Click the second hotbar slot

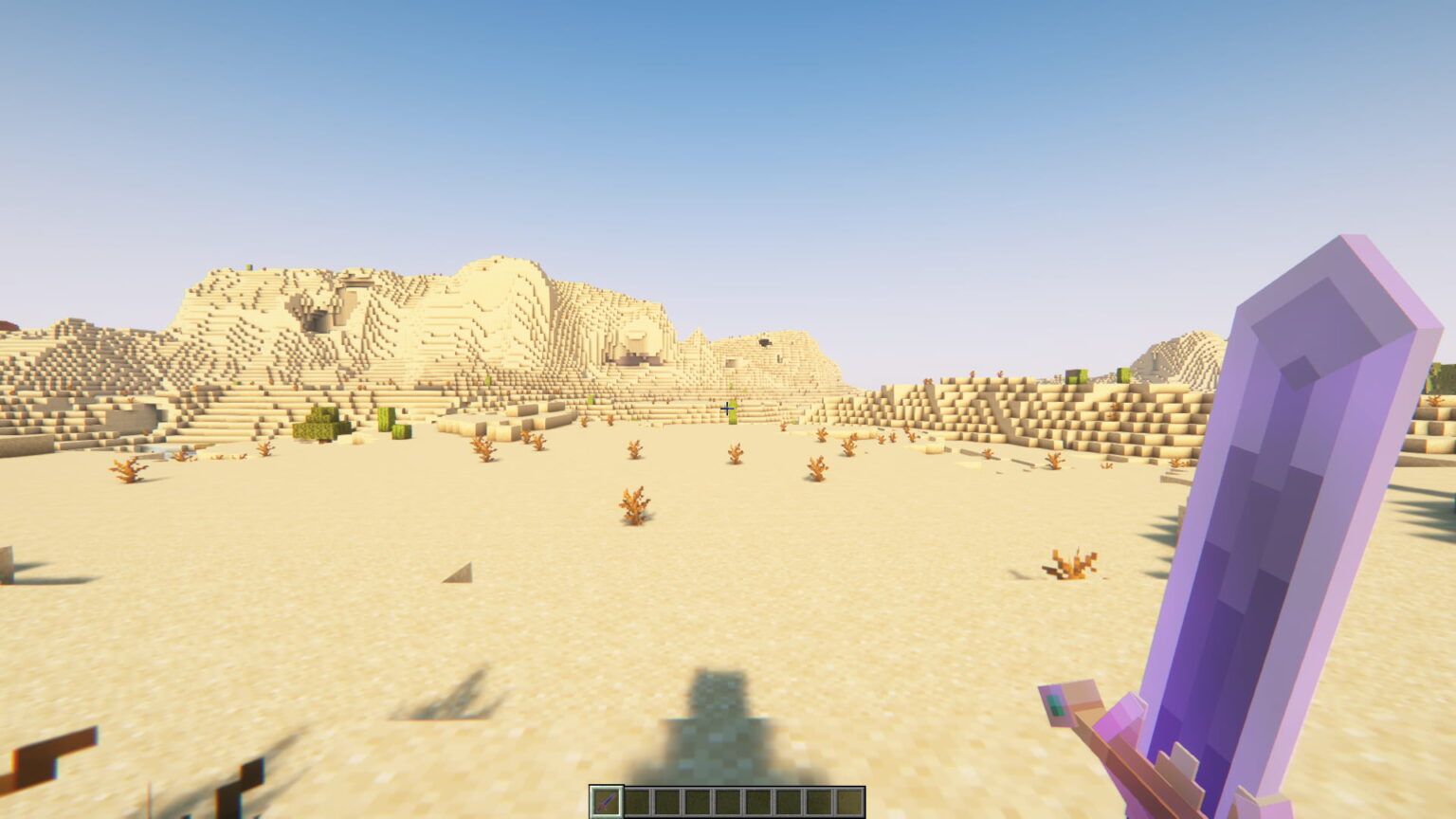[x=636, y=801]
